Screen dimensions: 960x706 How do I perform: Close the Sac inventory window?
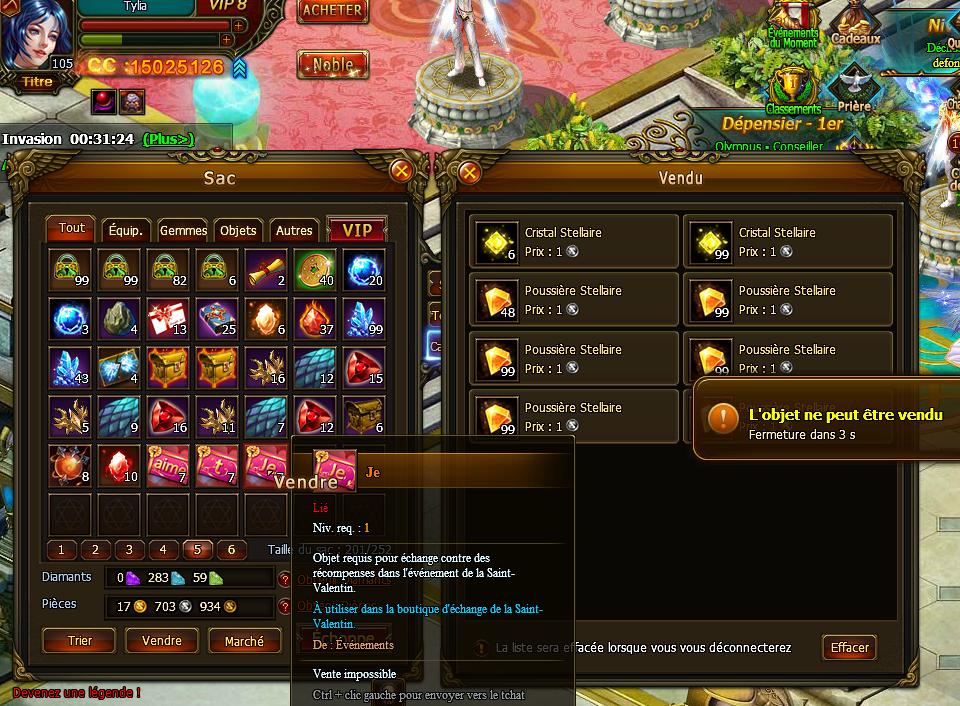(x=402, y=171)
